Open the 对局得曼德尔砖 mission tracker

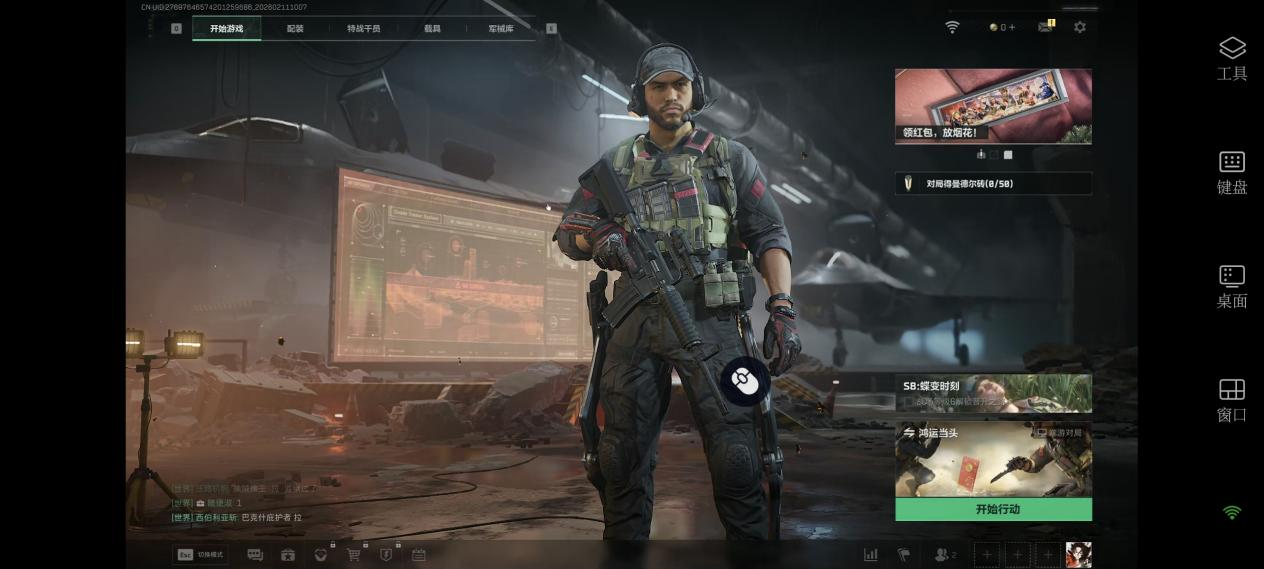992,183
